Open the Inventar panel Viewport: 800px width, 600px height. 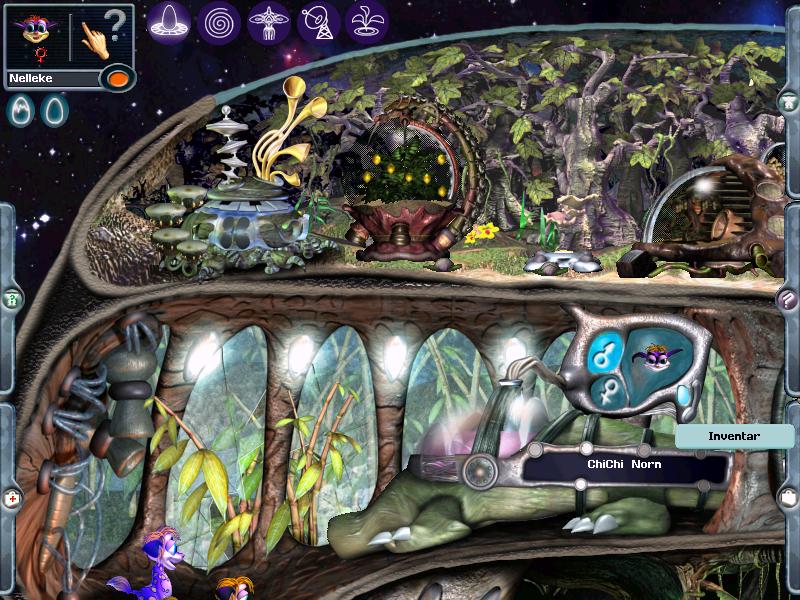click(x=734, y=436)
